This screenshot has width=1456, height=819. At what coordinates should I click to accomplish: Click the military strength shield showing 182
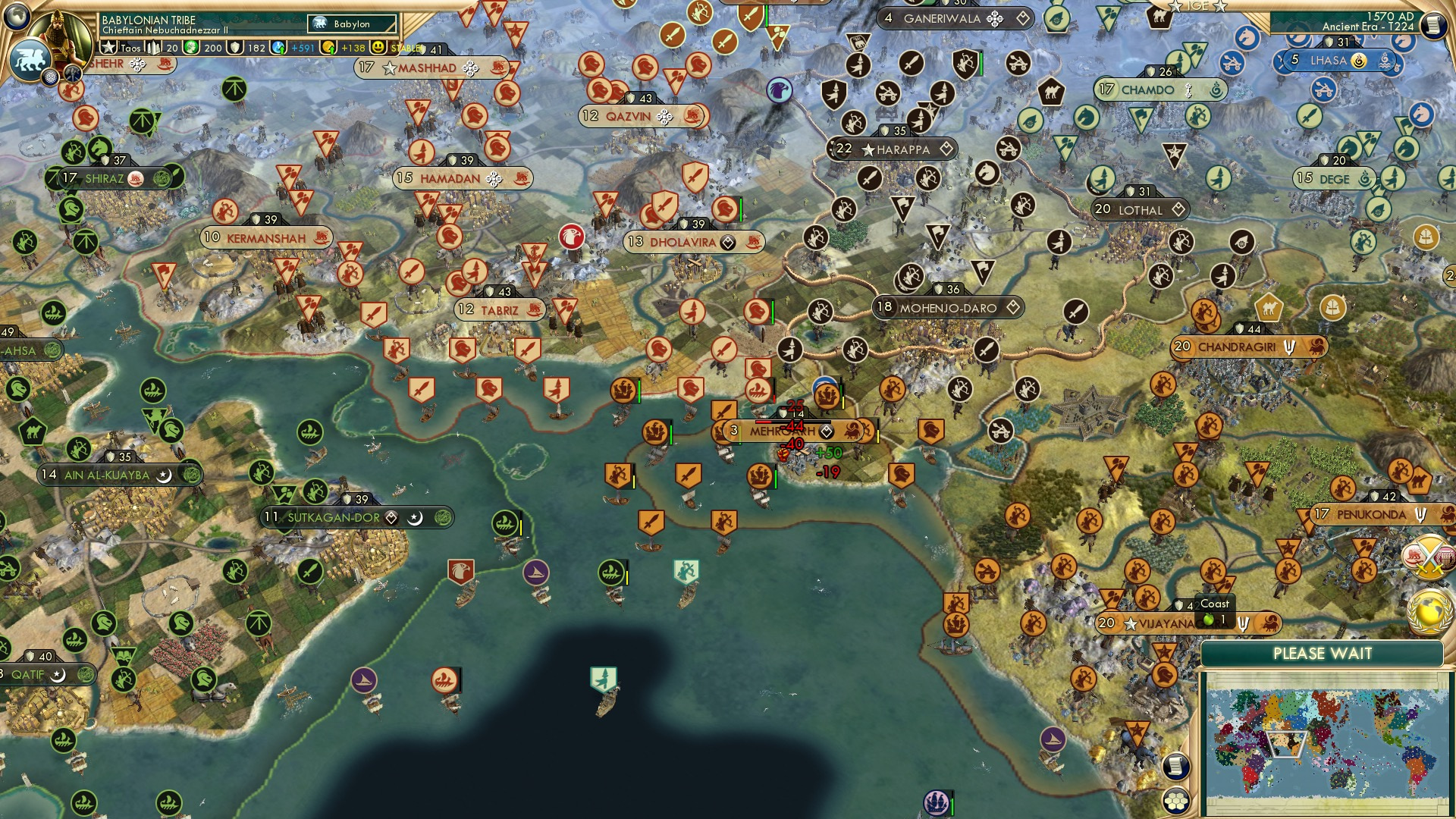(237, 47)
